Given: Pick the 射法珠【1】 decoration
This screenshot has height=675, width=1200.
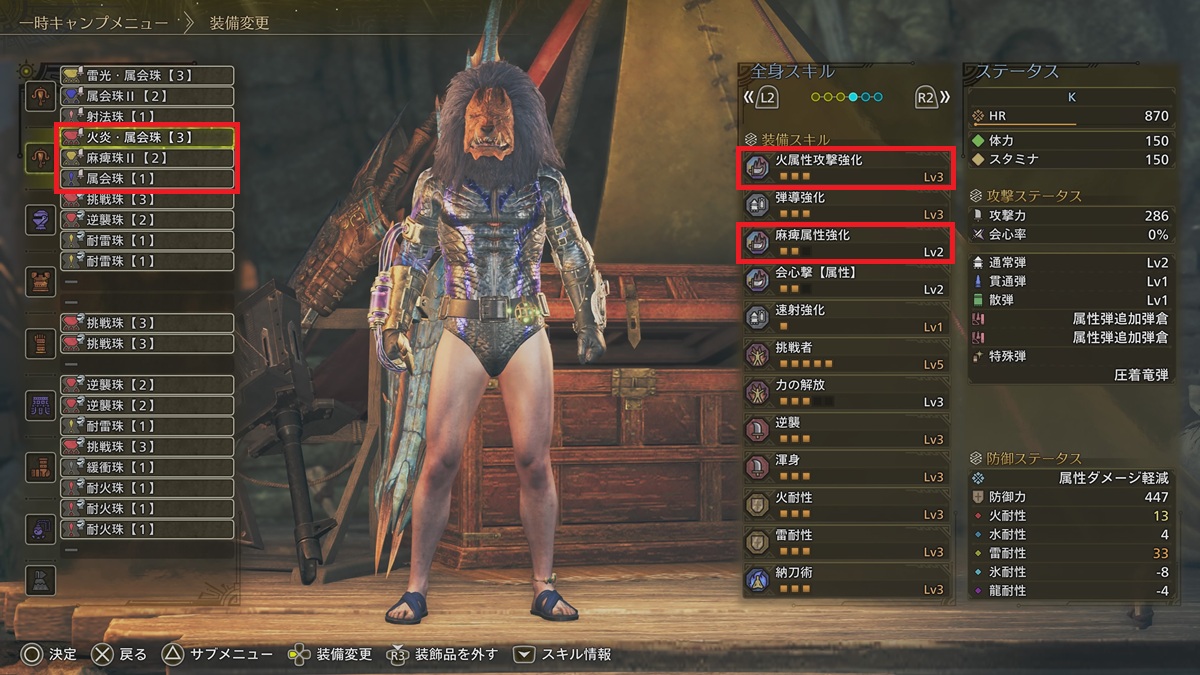Looking at the screenshot, I should tap(146, 116).
